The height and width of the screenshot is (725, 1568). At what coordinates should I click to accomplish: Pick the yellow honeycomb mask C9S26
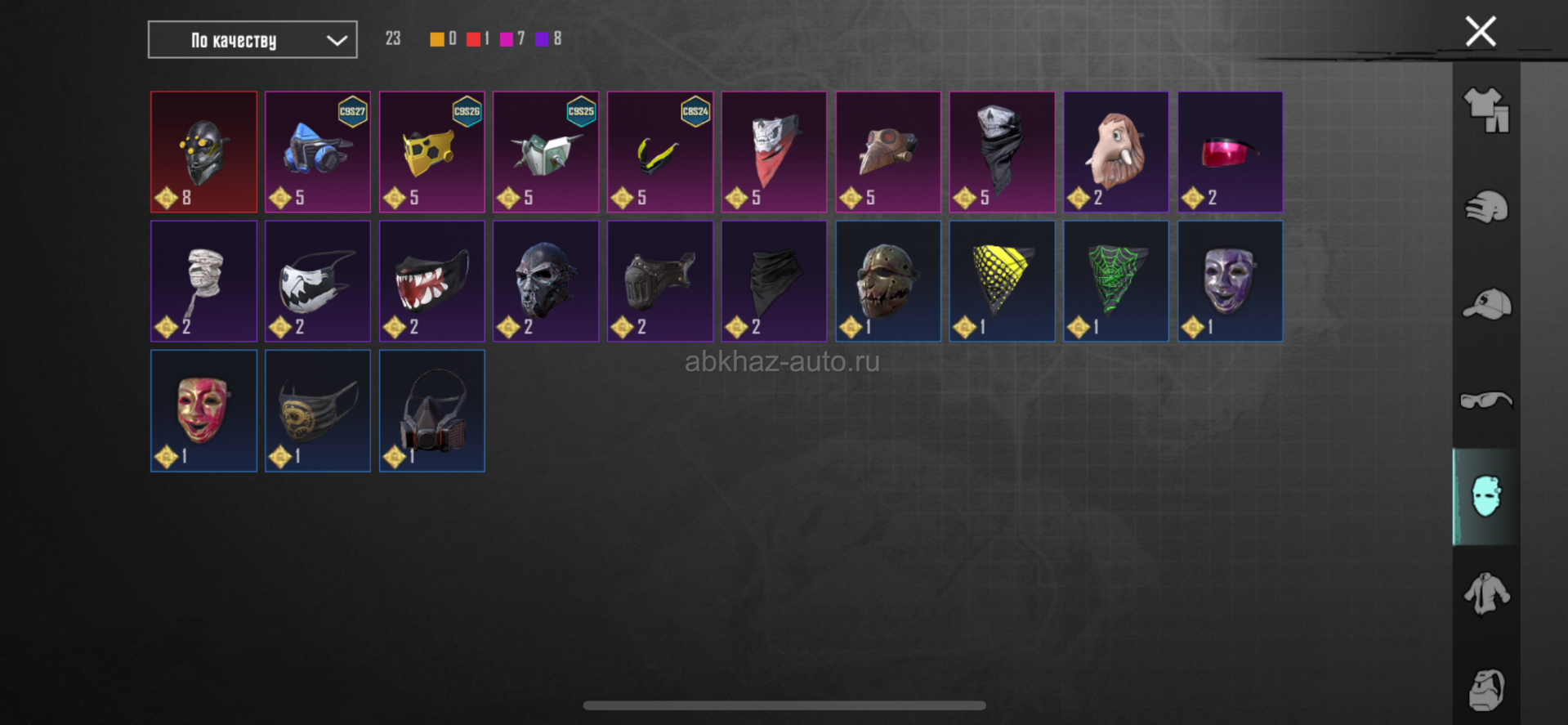[x=432, y=152]
